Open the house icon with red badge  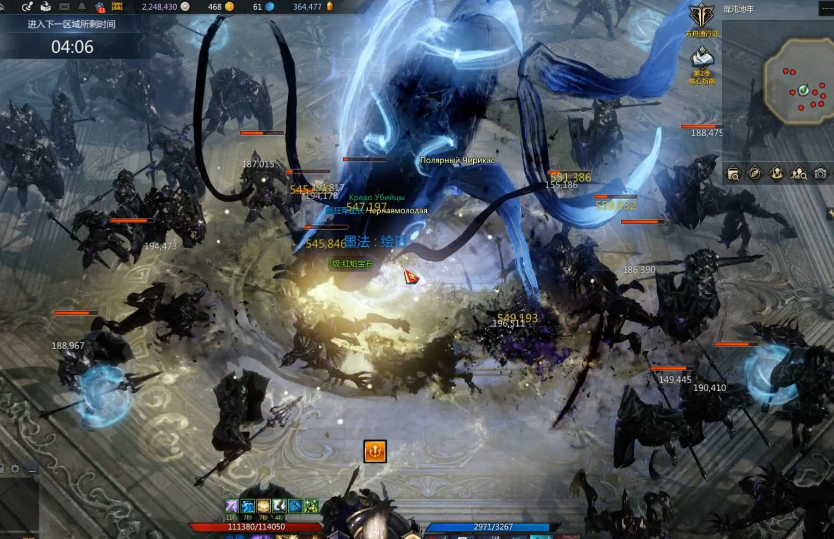pos(99,7)
